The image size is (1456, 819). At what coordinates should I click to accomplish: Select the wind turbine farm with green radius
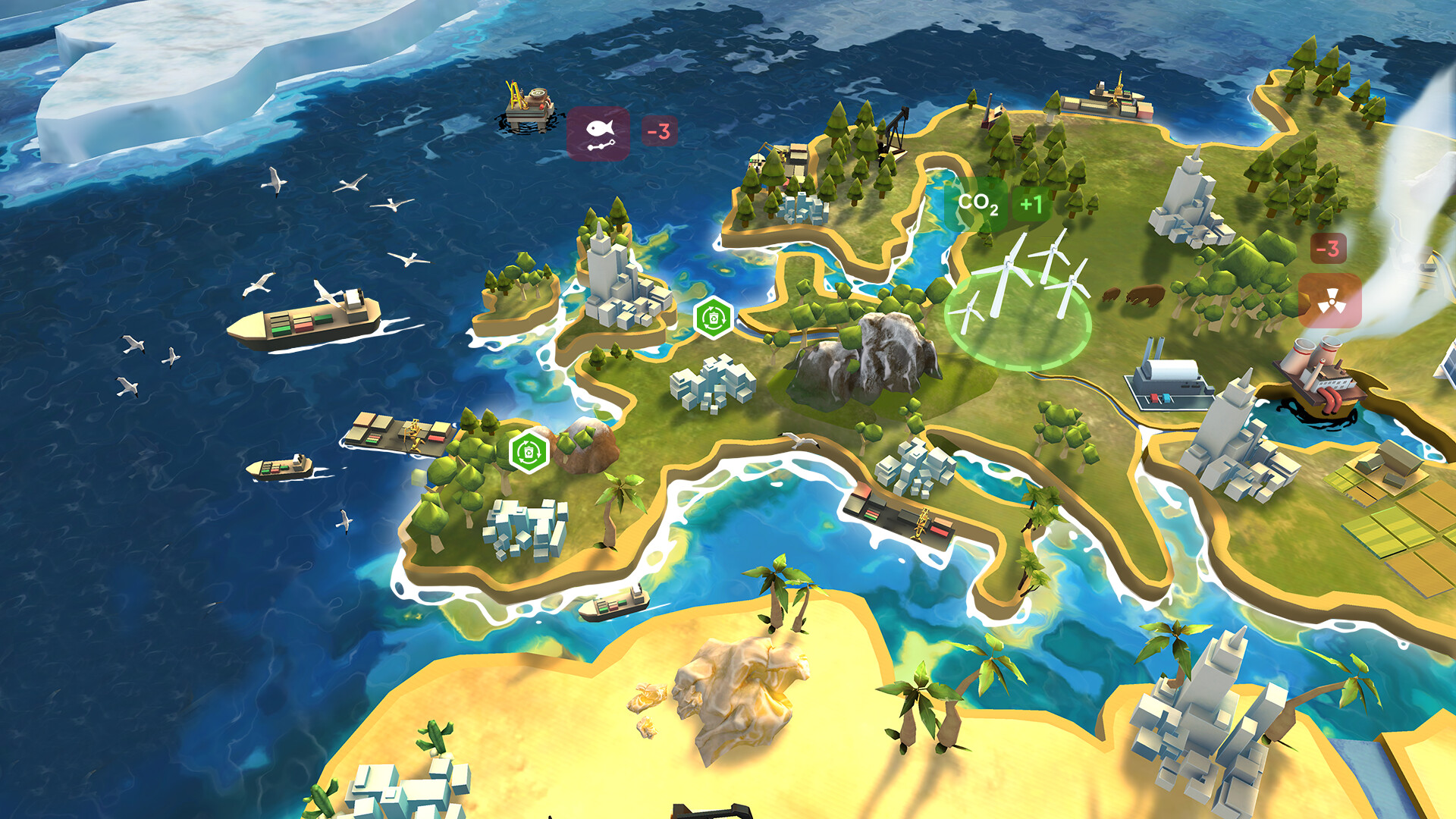(x=1020, y=303)
